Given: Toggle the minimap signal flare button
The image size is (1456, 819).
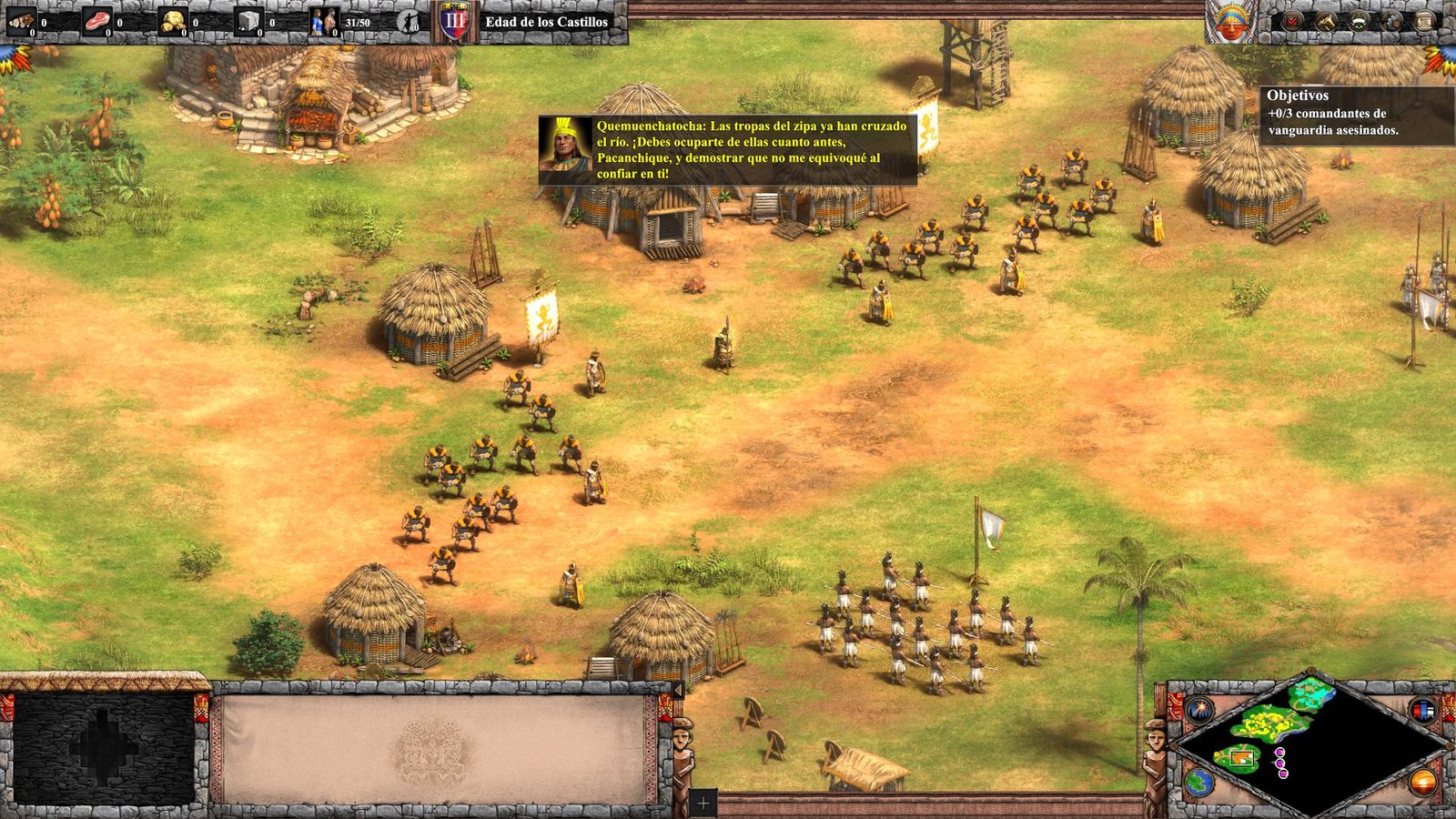Looking at the screenshot, I should [1199, 708].
